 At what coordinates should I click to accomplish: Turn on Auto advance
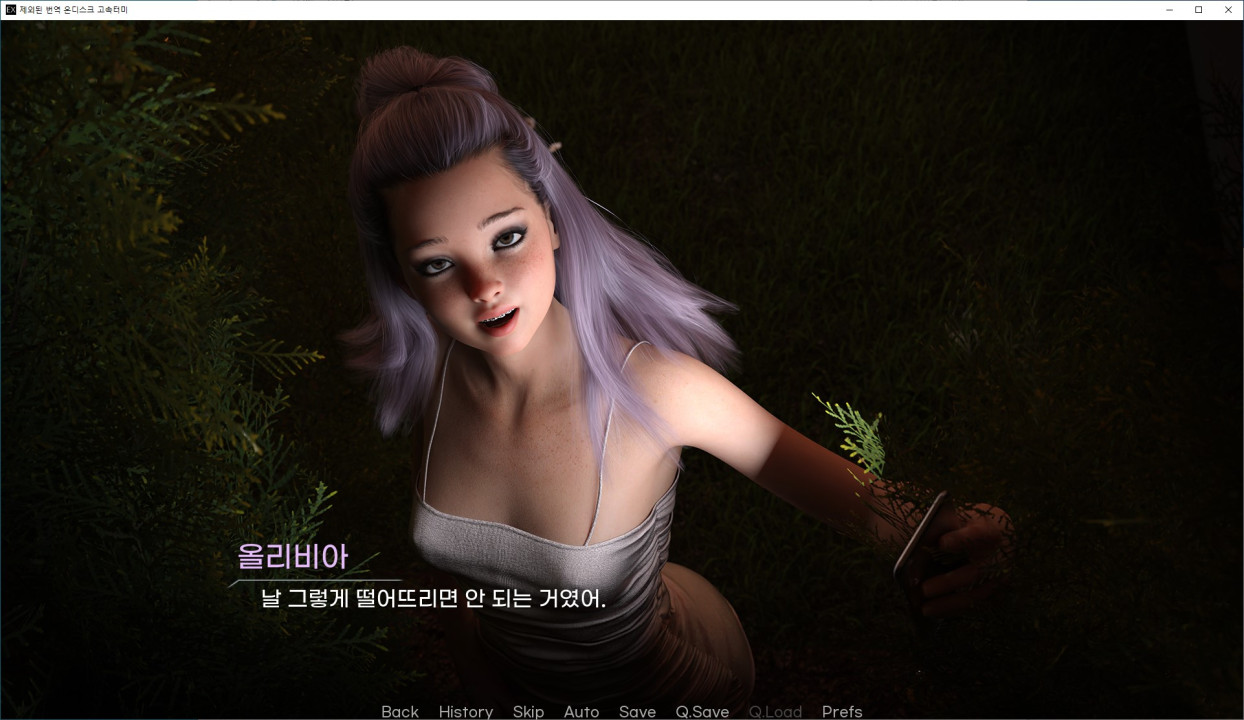tap(581, 711)
